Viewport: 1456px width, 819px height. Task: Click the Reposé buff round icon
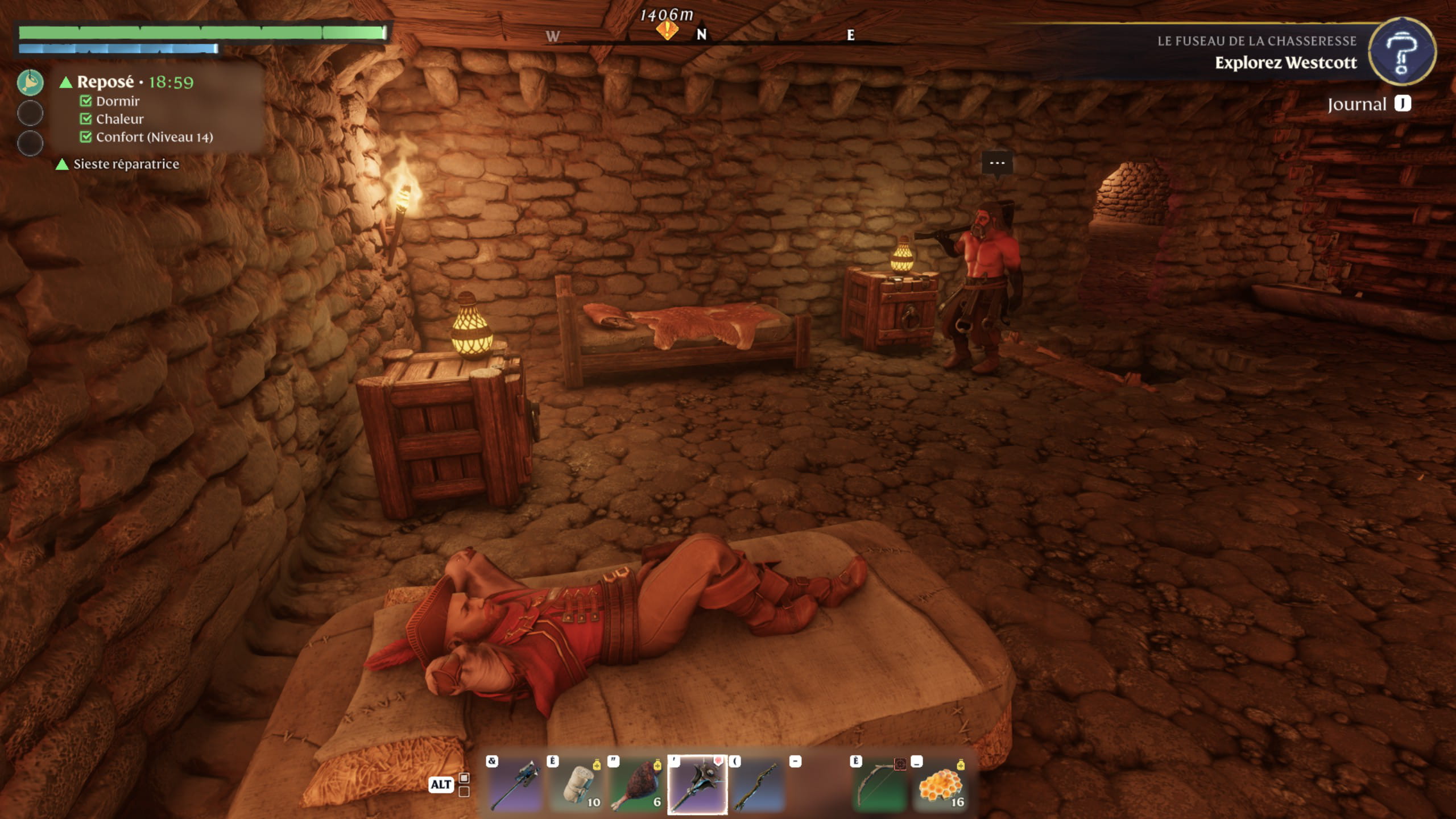30,82
